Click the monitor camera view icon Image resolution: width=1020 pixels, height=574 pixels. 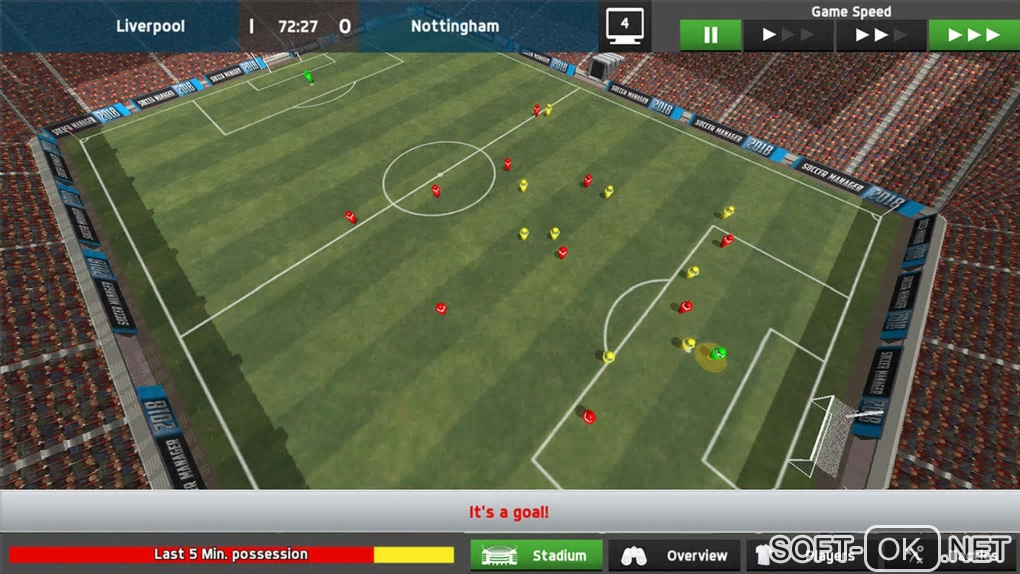[x=625, y=26]
